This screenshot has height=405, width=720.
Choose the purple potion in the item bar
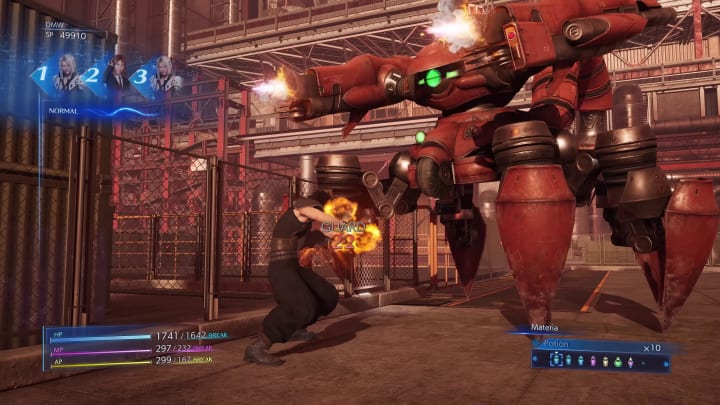[592, 361]
